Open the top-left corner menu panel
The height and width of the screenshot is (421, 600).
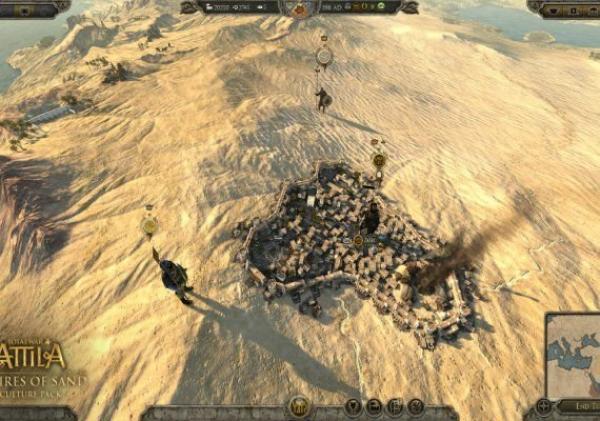coord(33,9)
